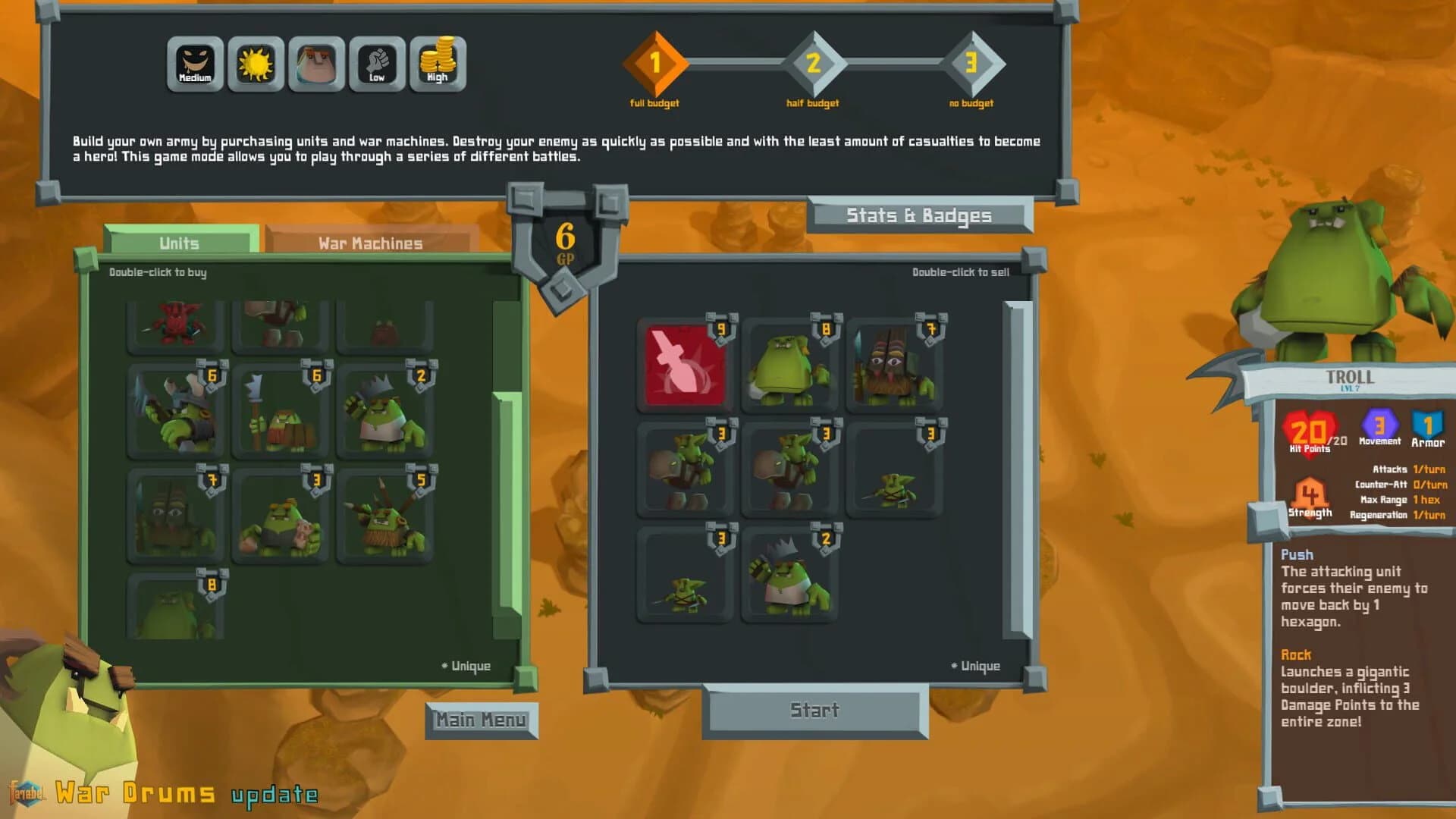Screen dimensions: 1456x819
Task: Click the sun environment icon
Action: pos(255,64)
